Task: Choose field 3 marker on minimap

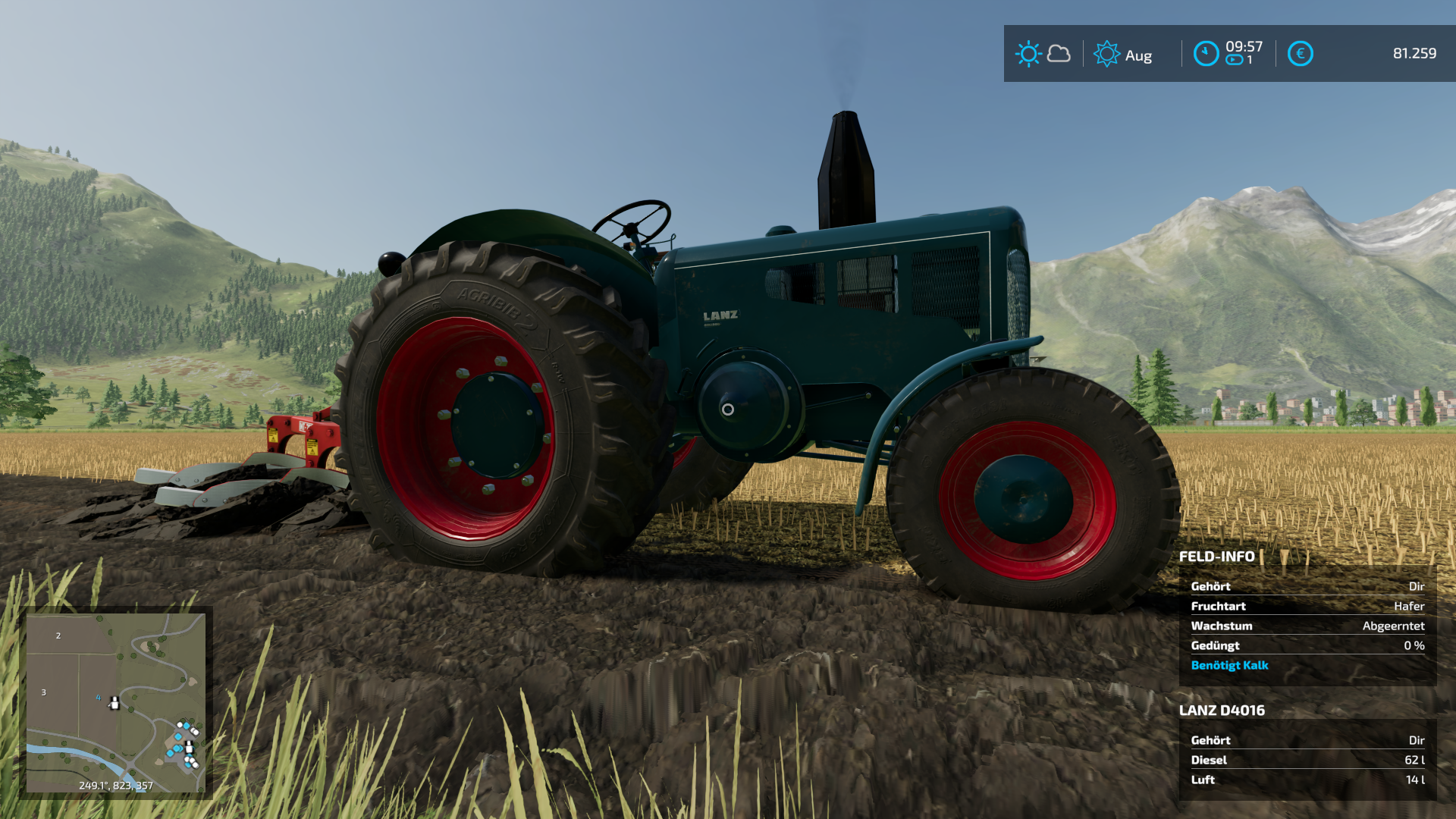Action: tap(44, 692)
